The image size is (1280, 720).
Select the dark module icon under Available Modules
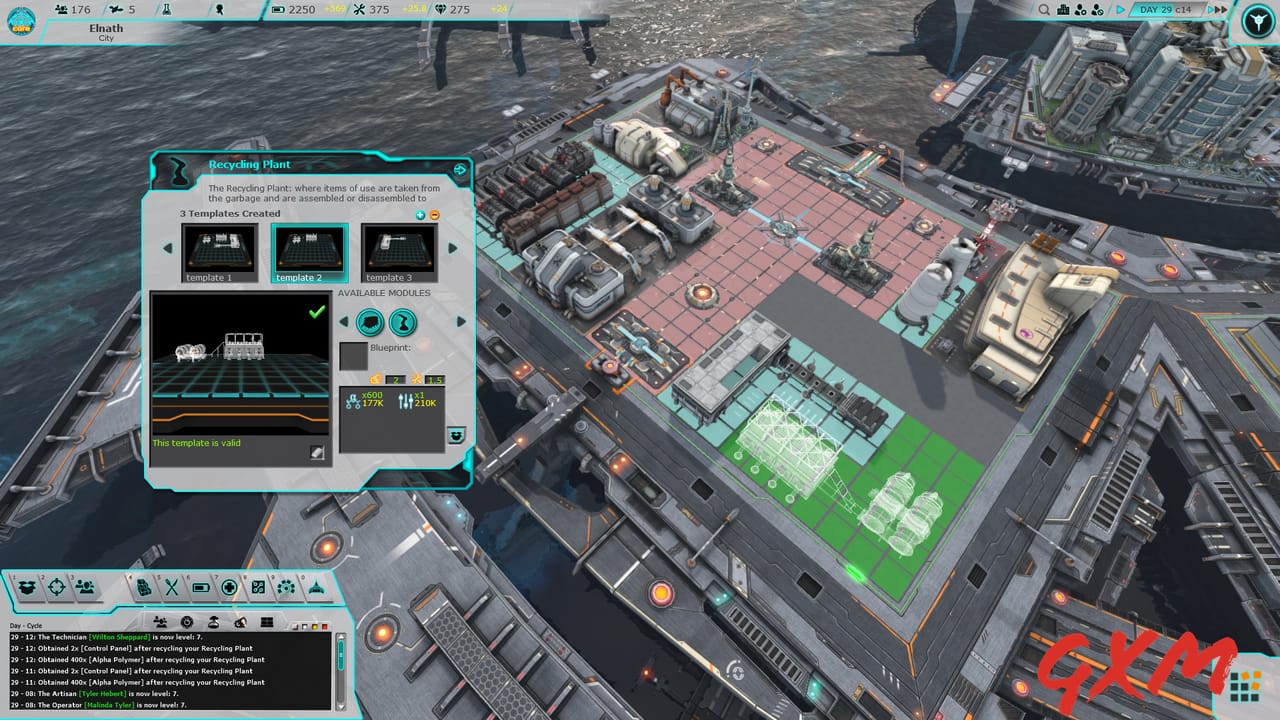[x=372, y=322]
